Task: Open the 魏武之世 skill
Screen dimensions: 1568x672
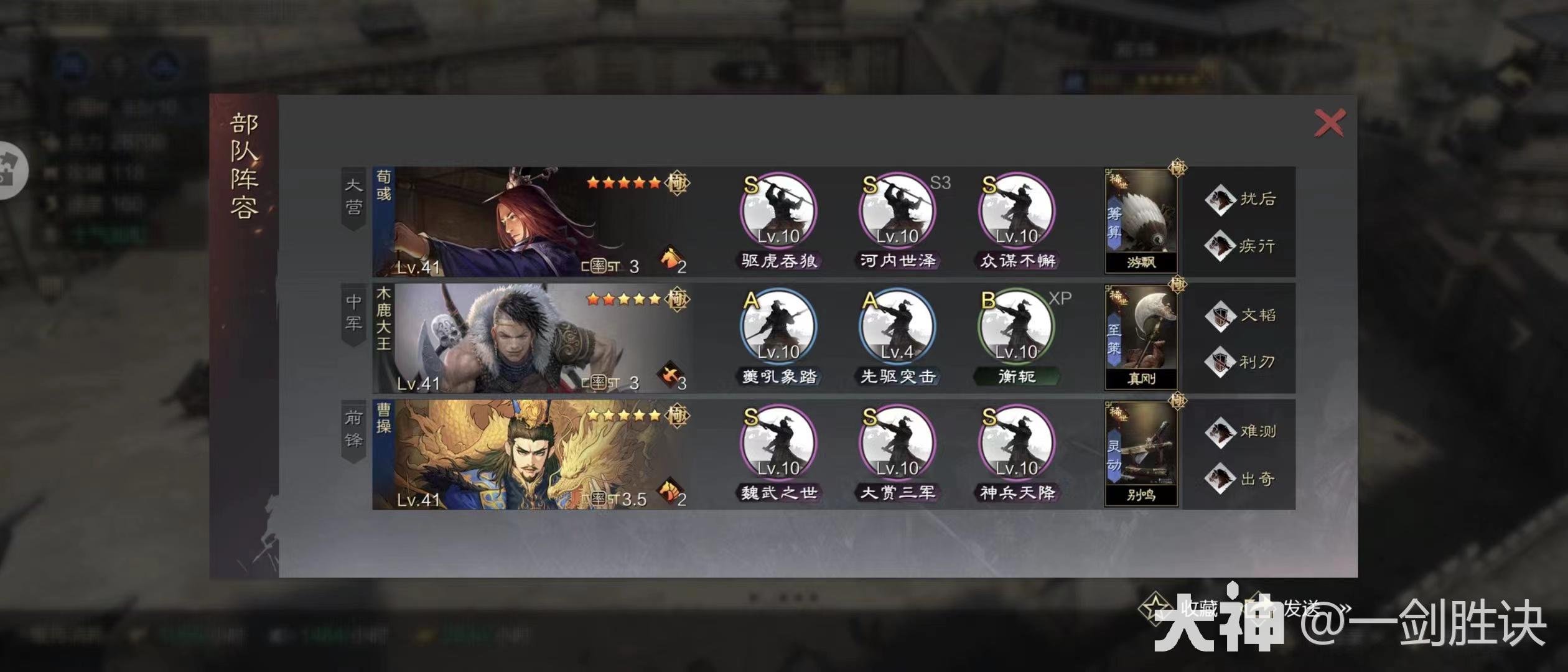Action: pyautogui.click(x=778, y=444)
